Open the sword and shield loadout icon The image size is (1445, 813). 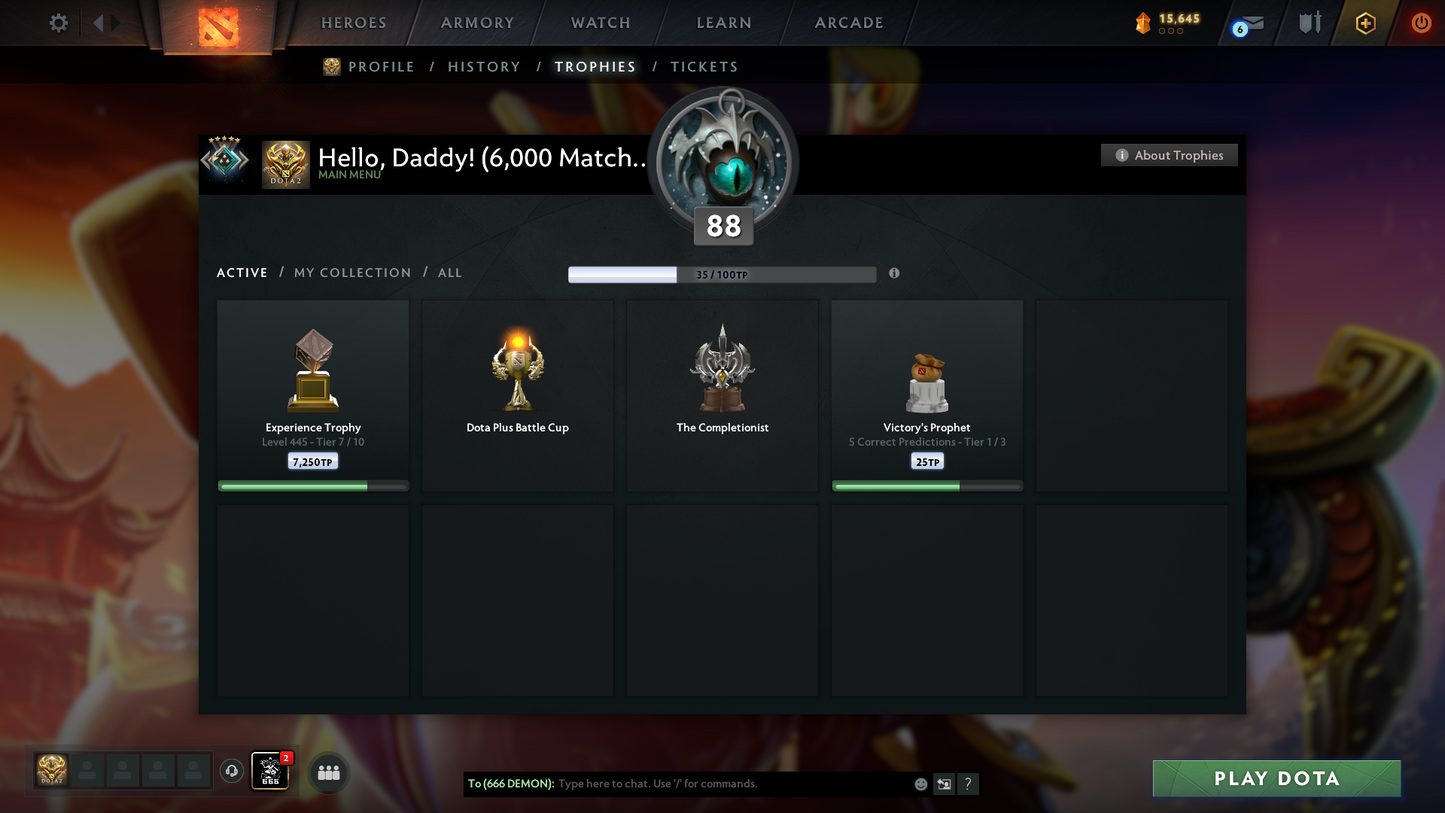click(1310, 23)
